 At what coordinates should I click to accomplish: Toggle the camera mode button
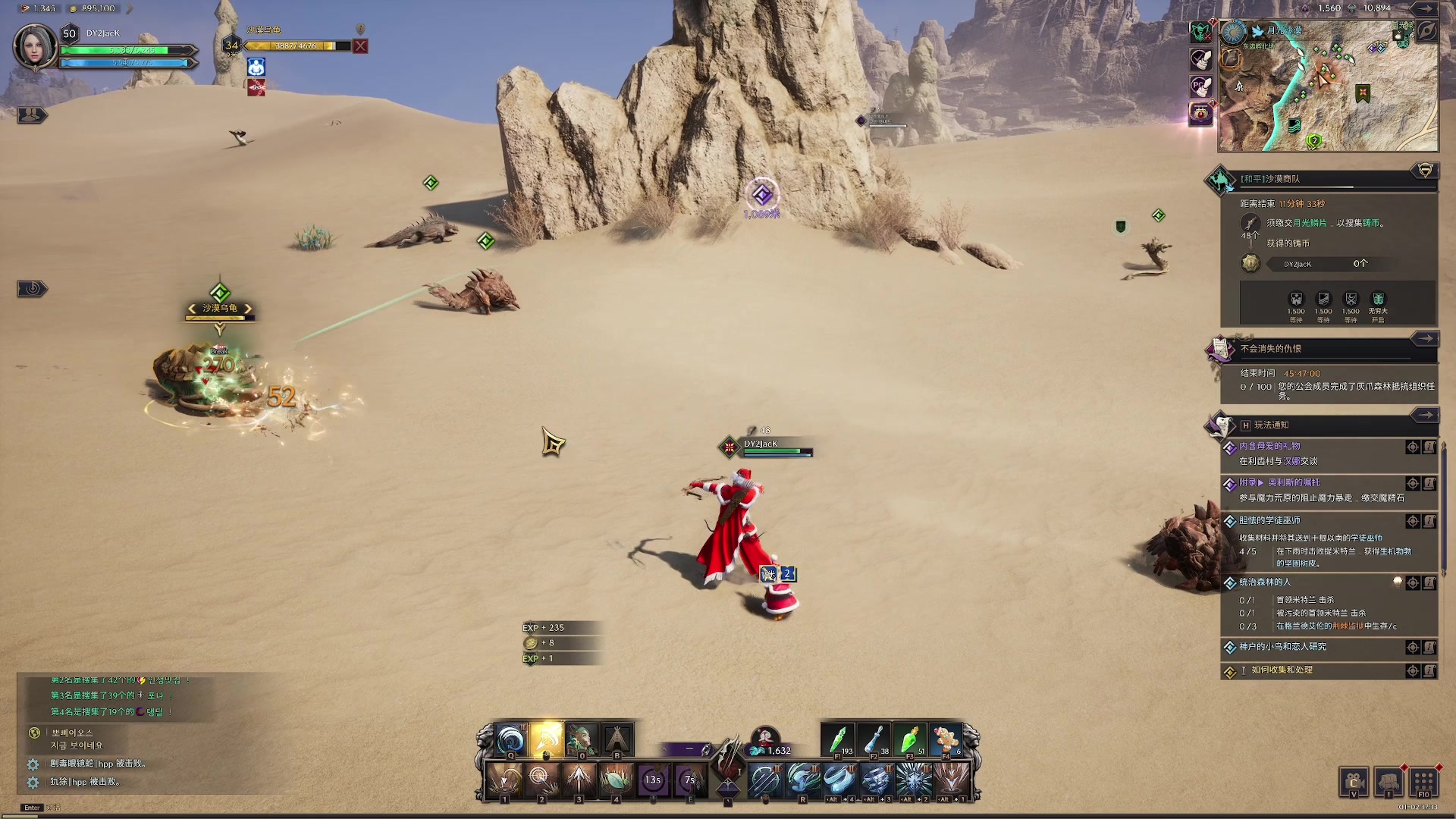coord(1354,782)
